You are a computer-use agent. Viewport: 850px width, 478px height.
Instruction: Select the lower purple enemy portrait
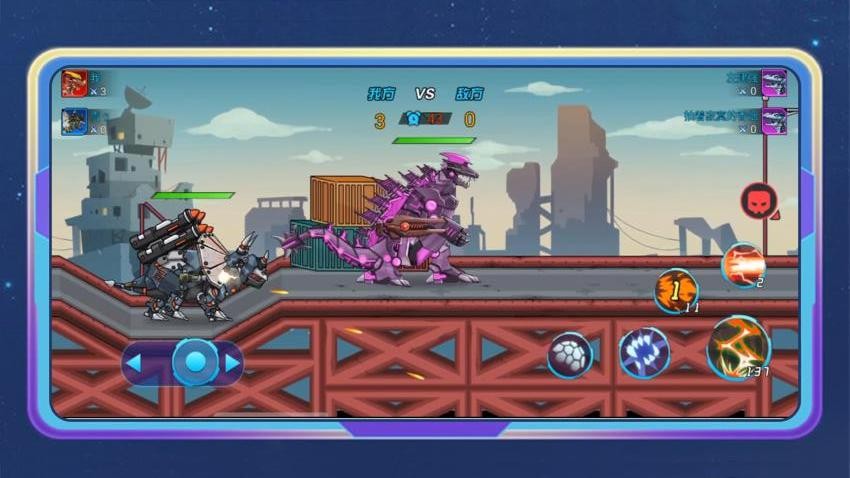point(773,121)
